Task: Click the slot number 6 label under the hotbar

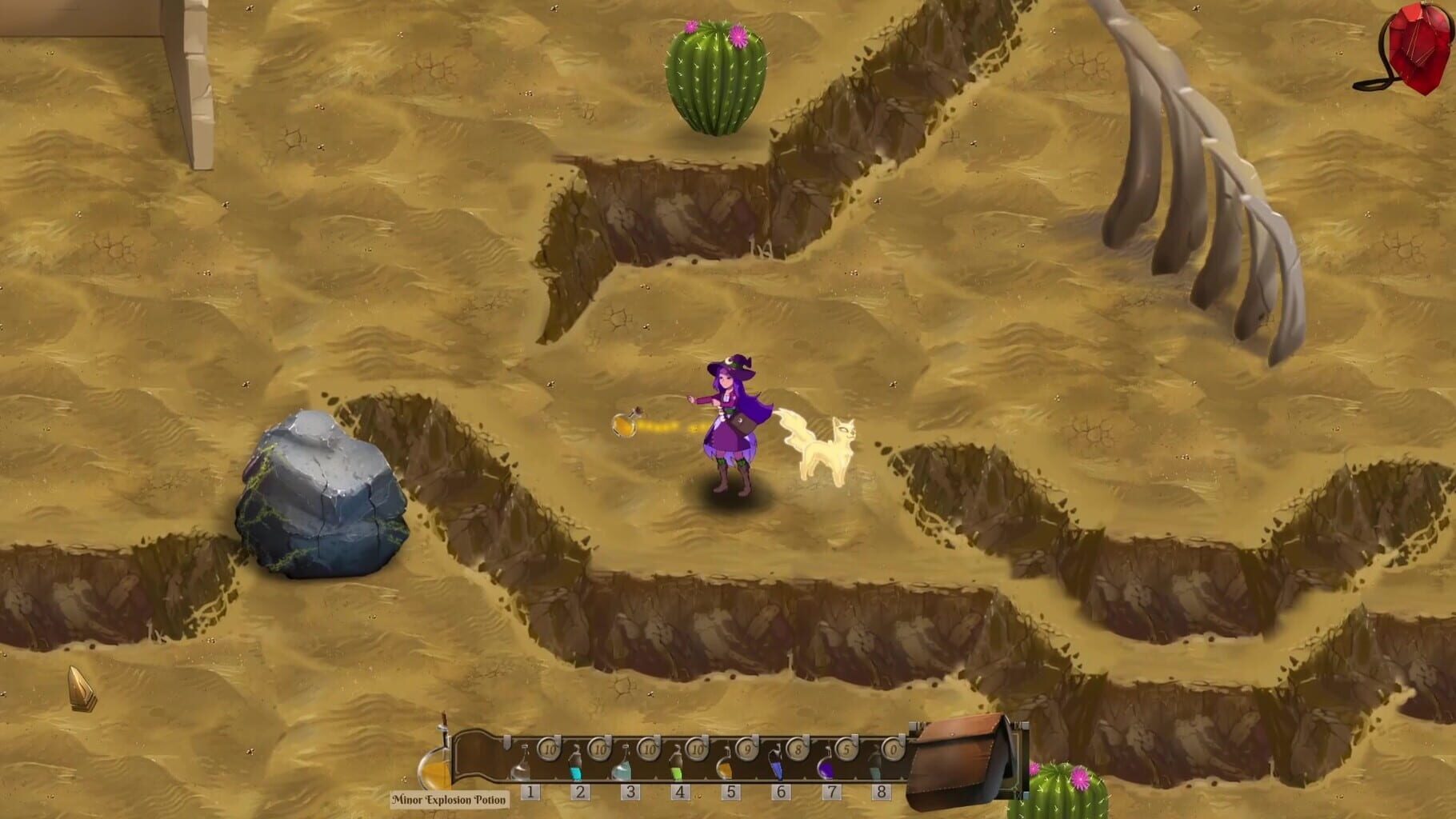Action: pyautogui.click(x=781, y=791)
